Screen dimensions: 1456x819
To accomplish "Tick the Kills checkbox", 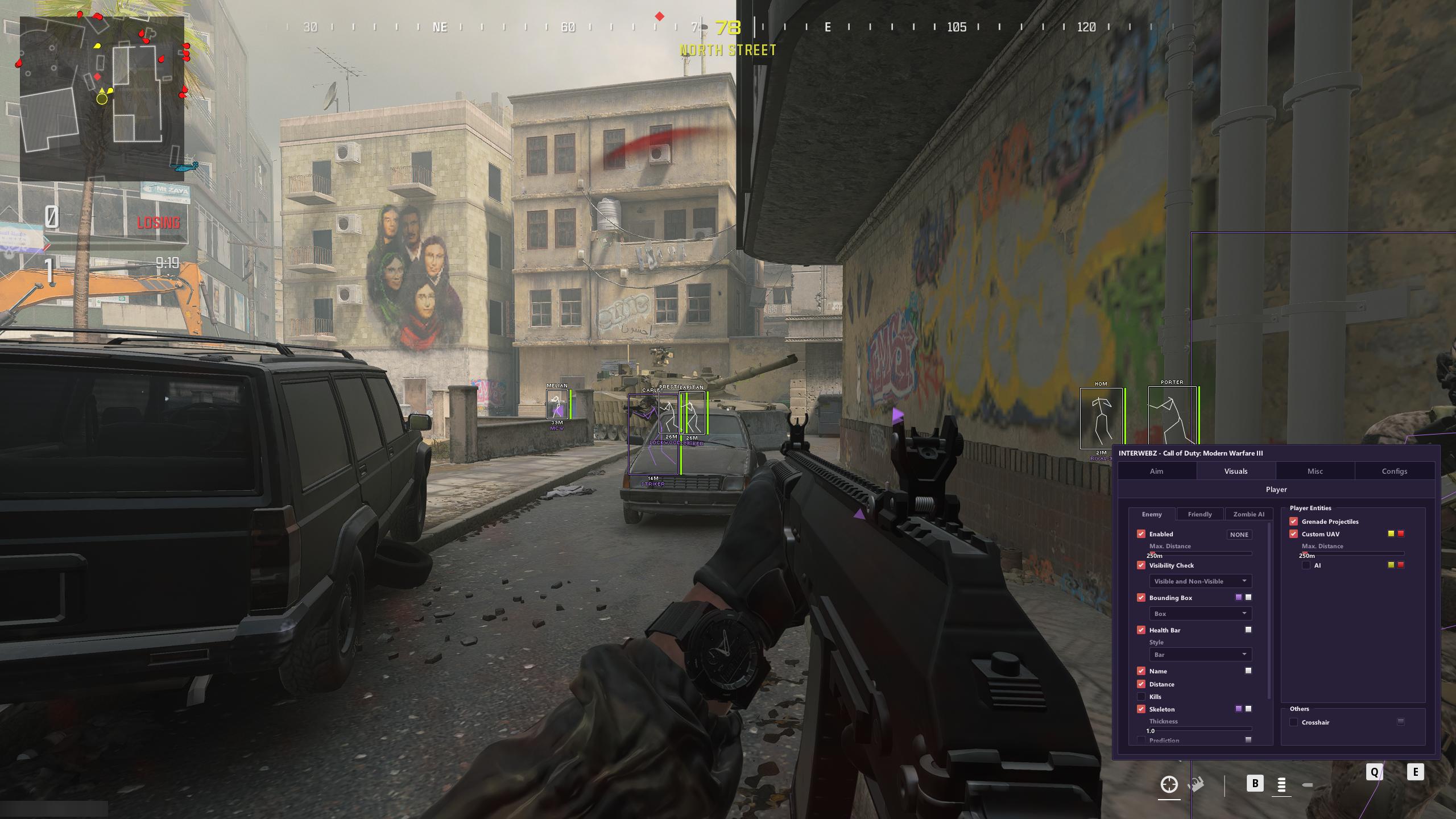I will [1141, 697].
